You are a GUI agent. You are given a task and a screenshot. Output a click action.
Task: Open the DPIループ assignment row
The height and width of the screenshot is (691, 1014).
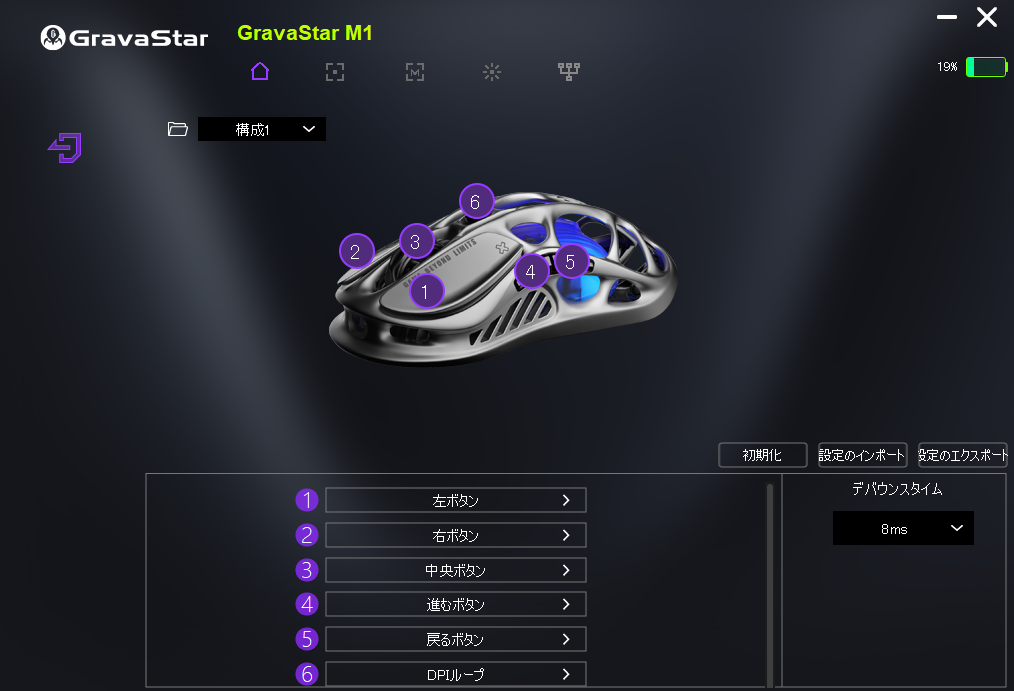(455, 674)
